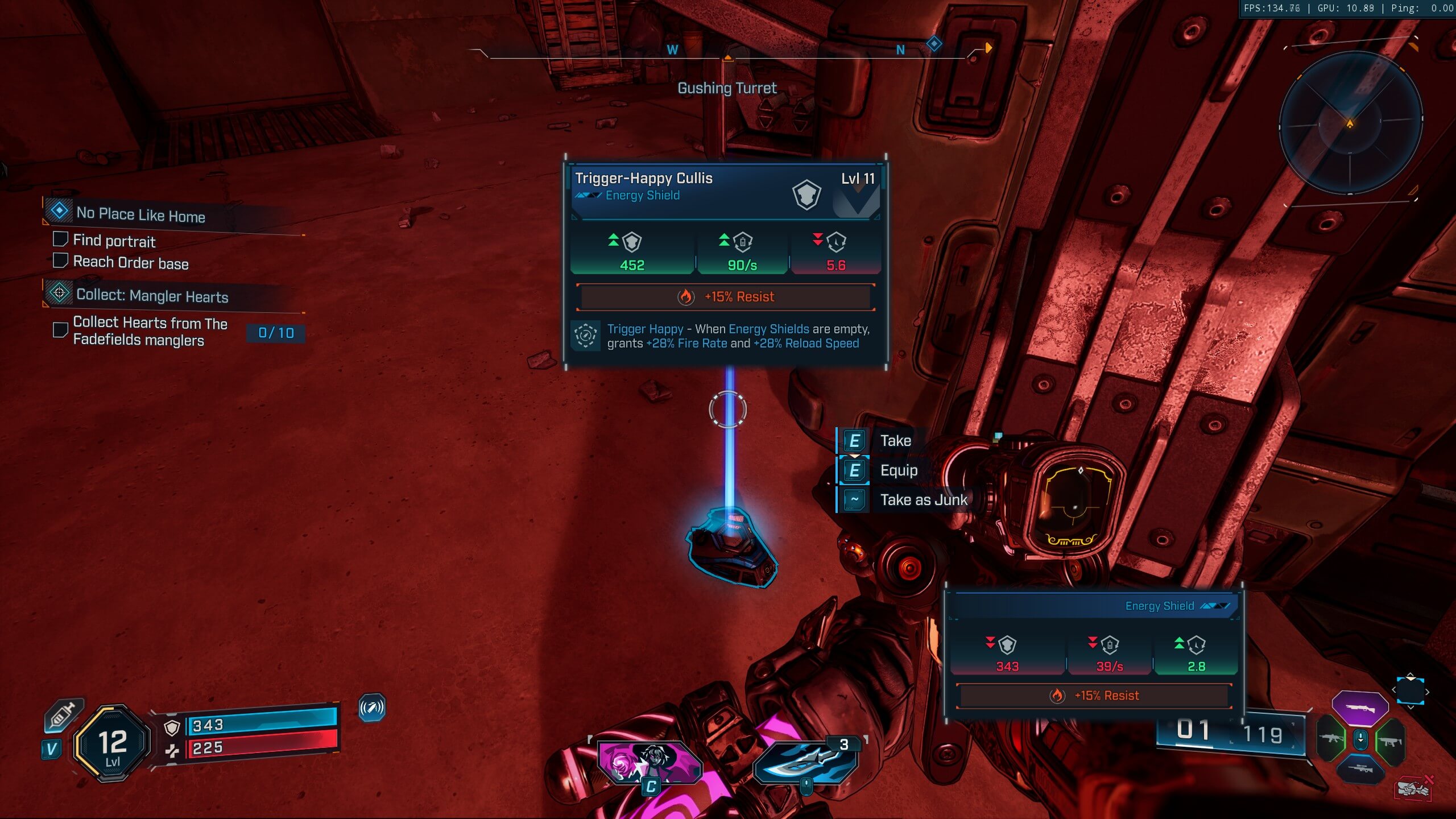Switch to the bottom sniper rifle slot
This screenshot has width=1456, height=819.
(x=1360, y=770)
